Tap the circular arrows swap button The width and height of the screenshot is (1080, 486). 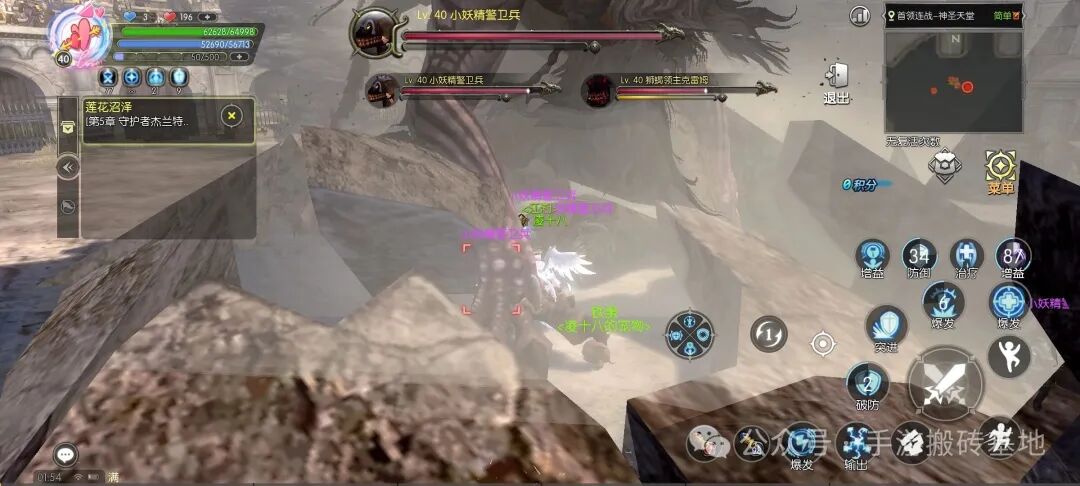(x=769, y=333)
